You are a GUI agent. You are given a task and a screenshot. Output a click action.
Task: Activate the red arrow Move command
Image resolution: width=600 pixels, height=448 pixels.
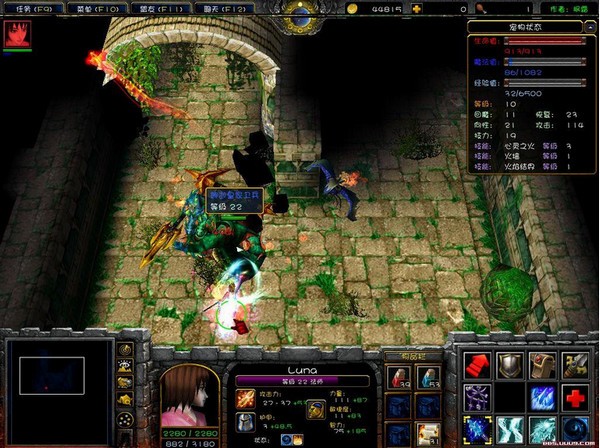pos(478,366)
